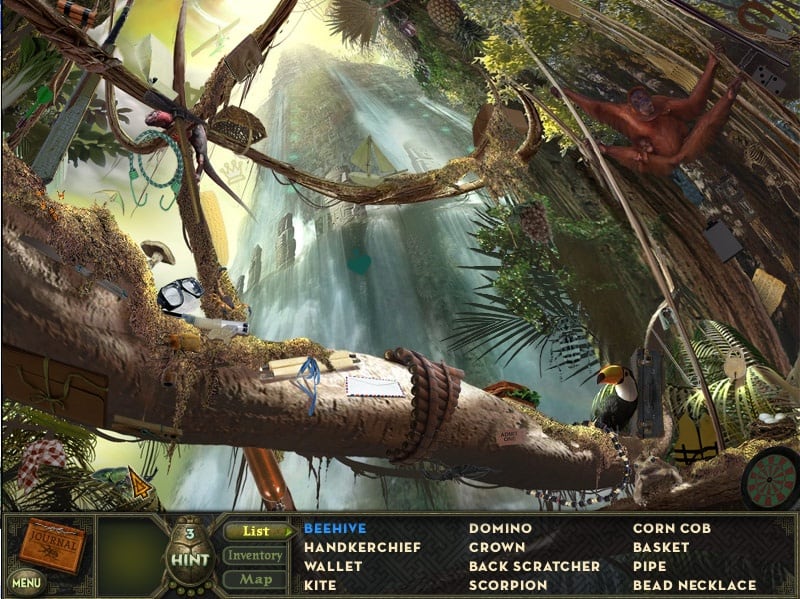Show the Inventory tab
This screenshot has height=599, width=800.
tap(254, 555)
